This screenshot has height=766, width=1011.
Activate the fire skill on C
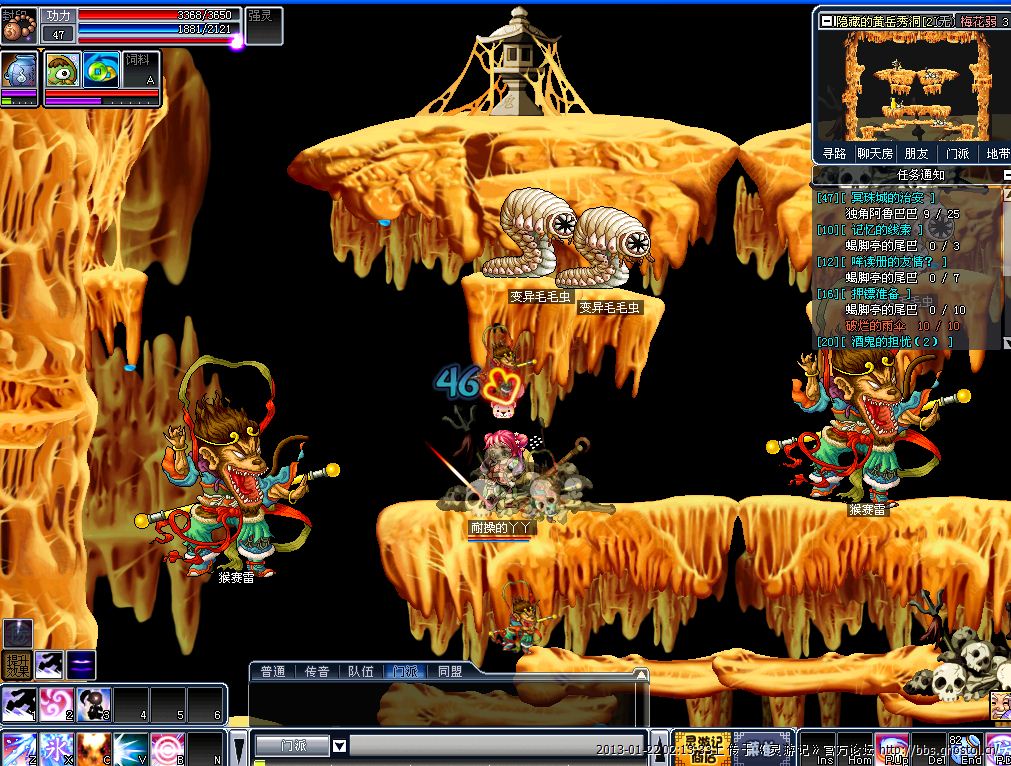coord(94,749)
